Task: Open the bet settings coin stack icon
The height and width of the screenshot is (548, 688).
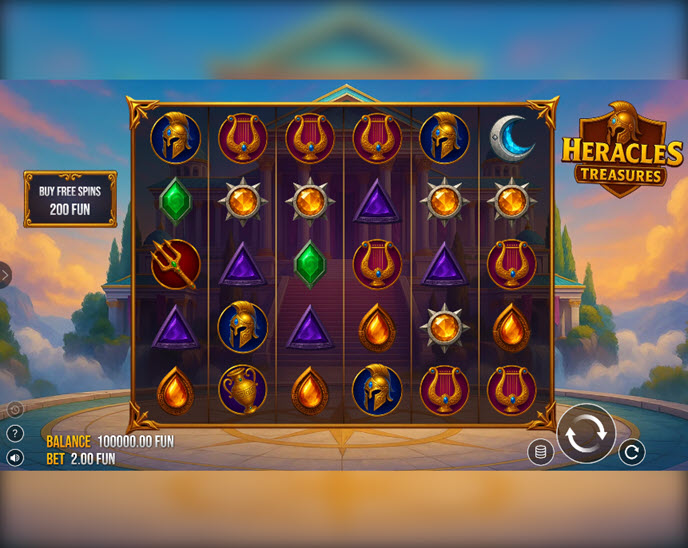Action: 541,452
